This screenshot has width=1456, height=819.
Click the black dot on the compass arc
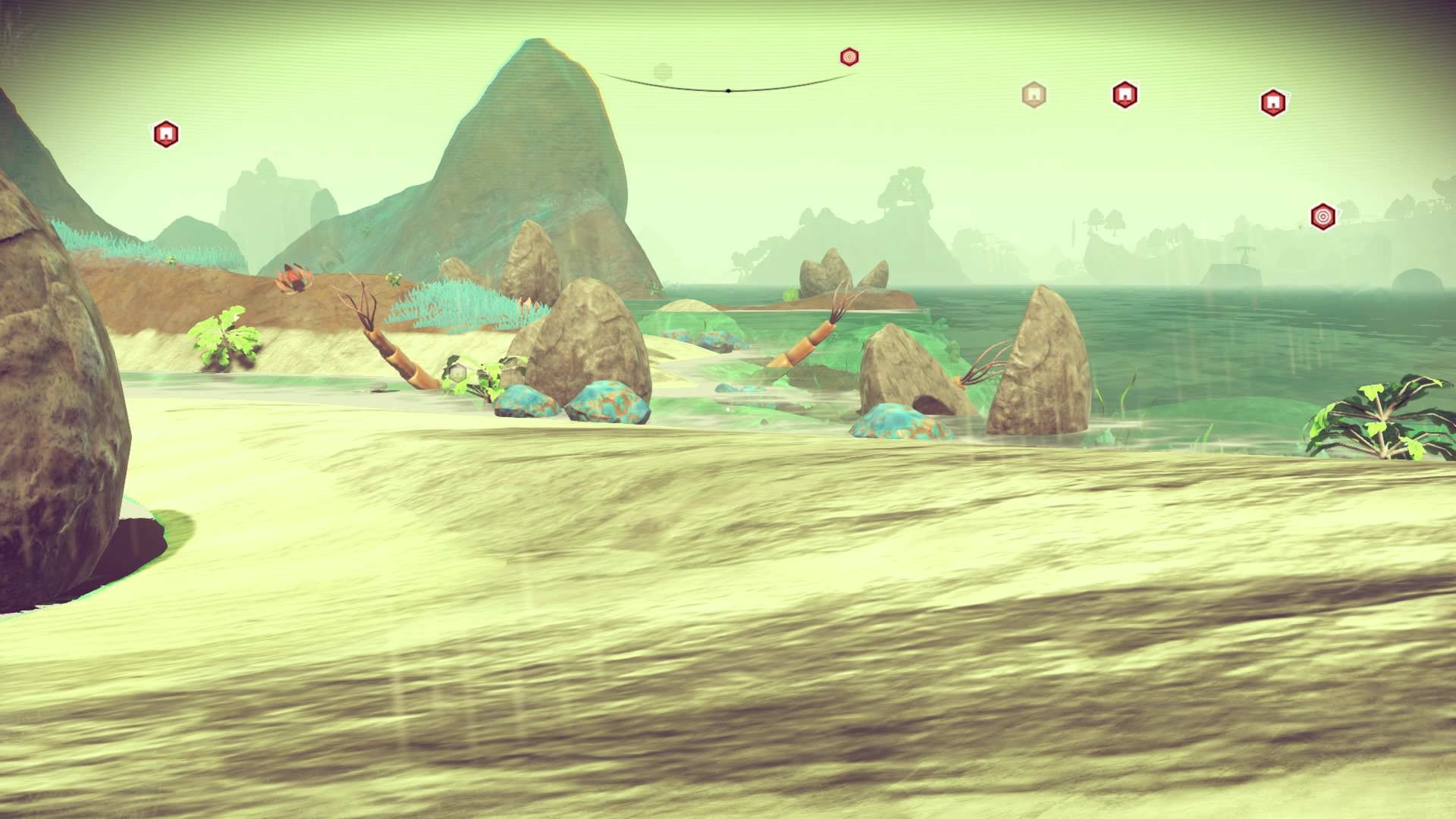tap(728, 91)
